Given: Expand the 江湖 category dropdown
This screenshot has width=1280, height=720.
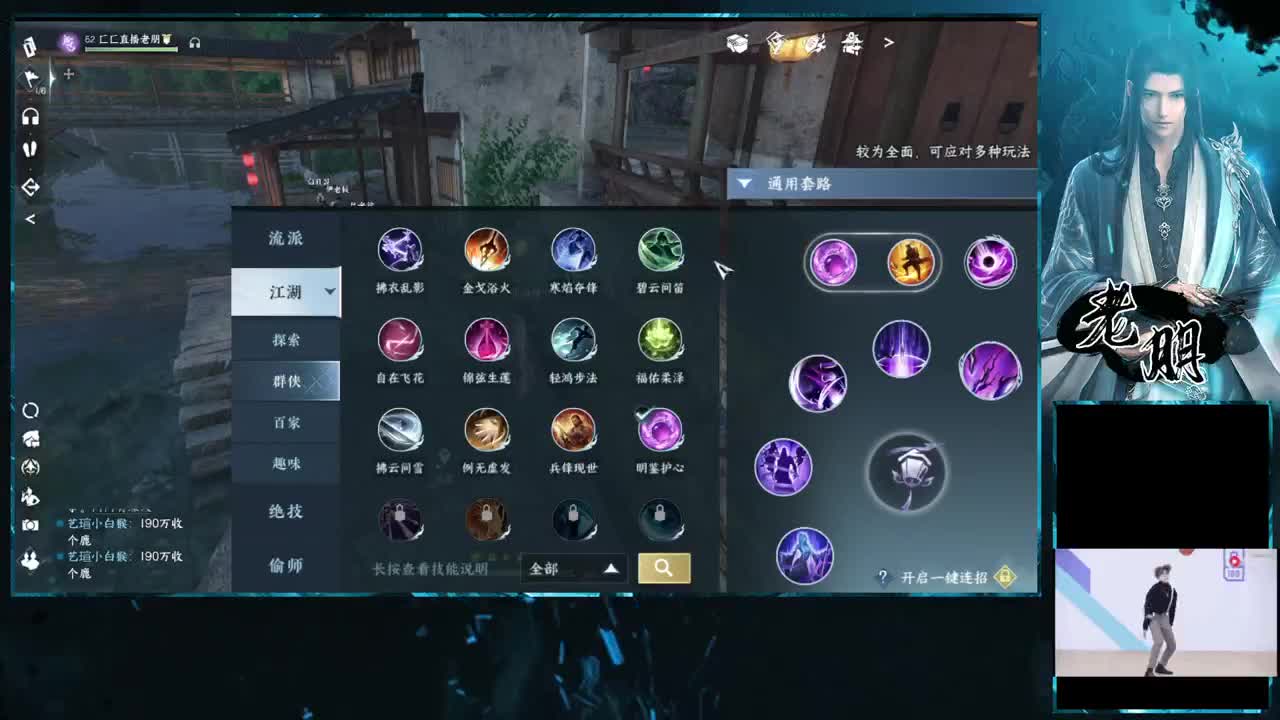Looking at the screenshot, I should pos(287,291).
